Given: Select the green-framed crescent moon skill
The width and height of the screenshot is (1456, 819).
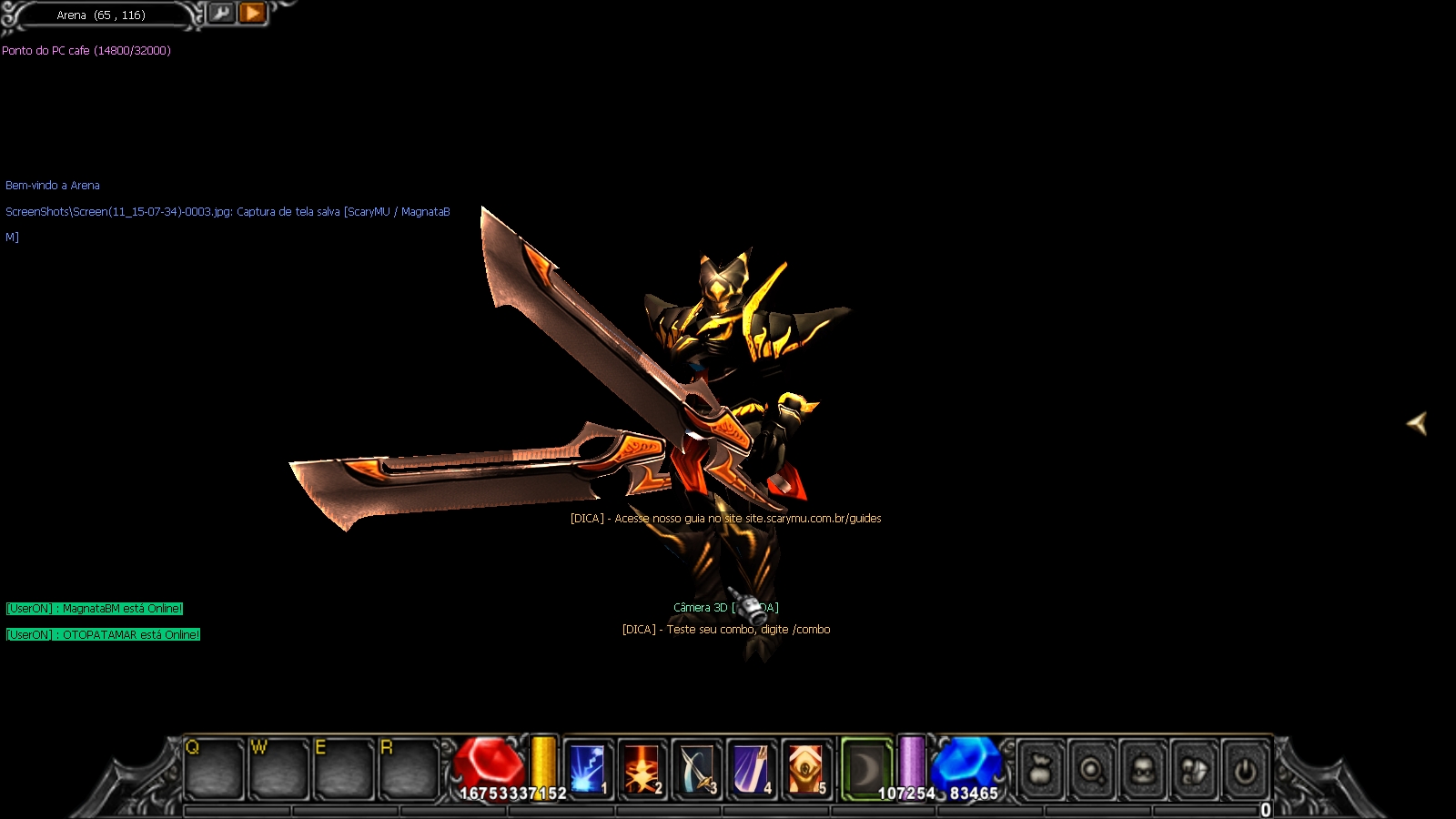Looking at the screenshot, I should click(x=865, y=769).
